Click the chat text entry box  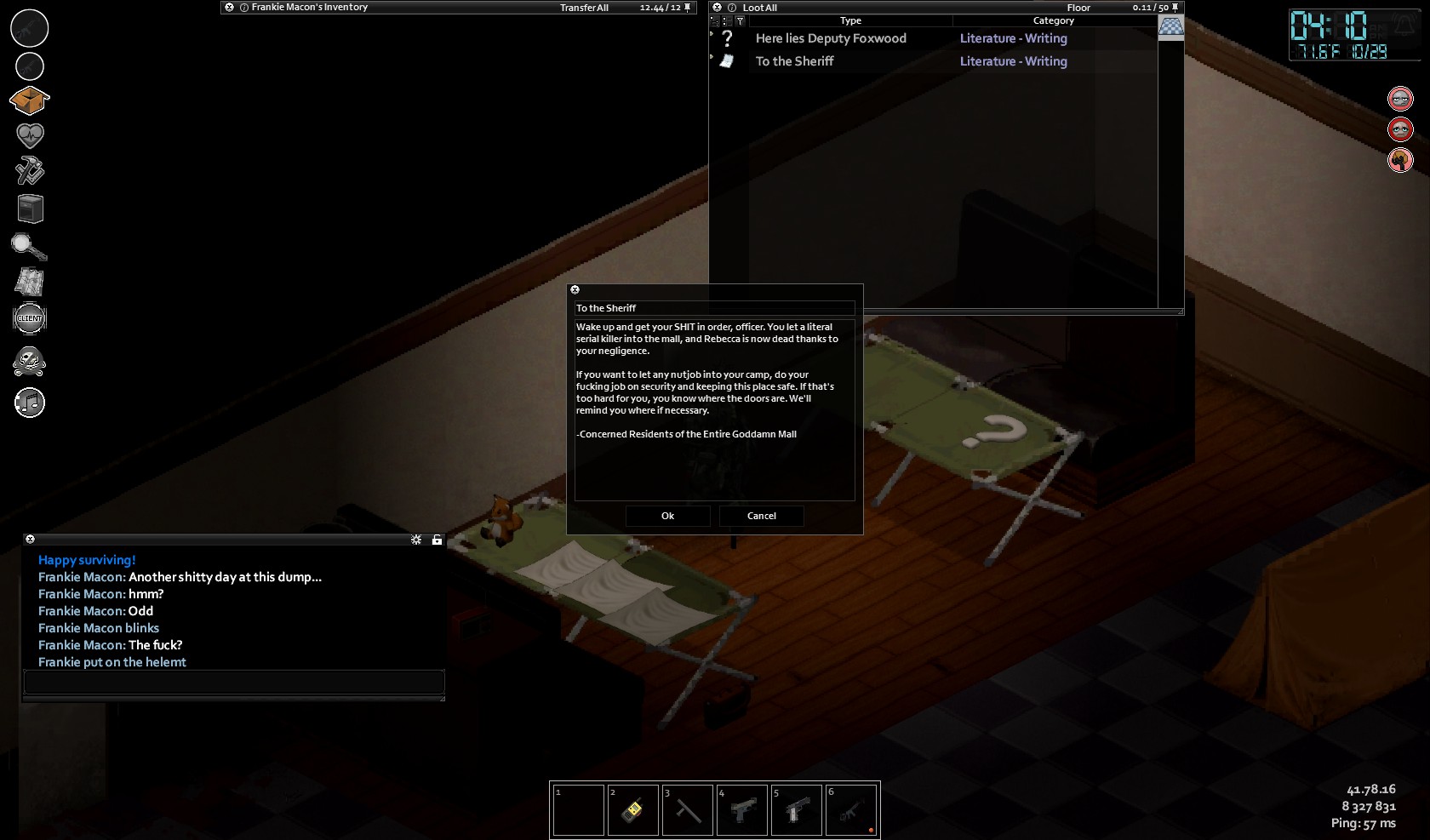(234, 682)
